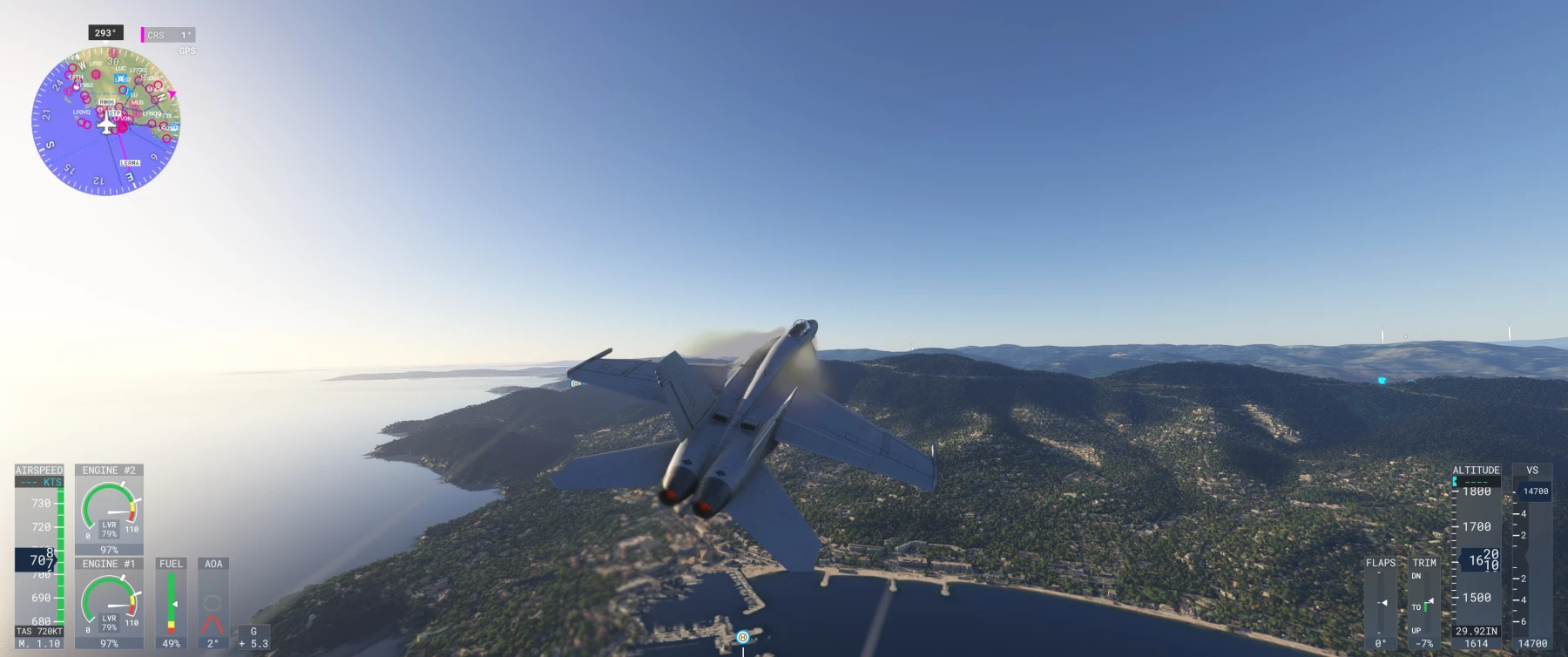Click the FUEL level slider arrow
The height and width of the screenshot is (657, 1568).
coord(174,603)
